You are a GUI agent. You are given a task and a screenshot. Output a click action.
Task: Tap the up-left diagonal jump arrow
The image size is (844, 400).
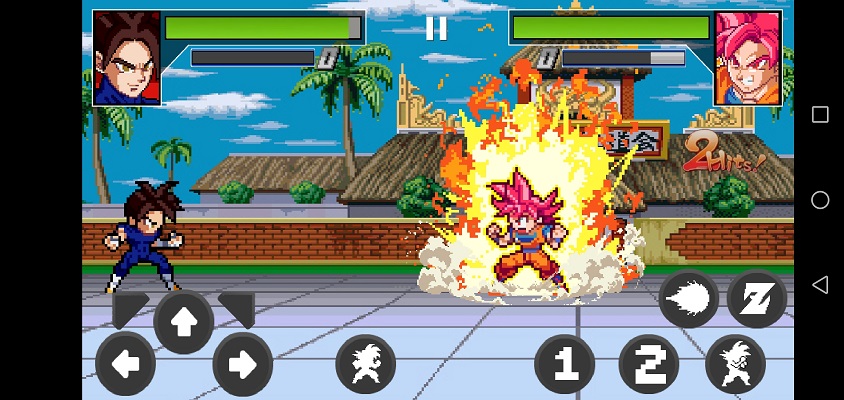(x=130, y=309)
